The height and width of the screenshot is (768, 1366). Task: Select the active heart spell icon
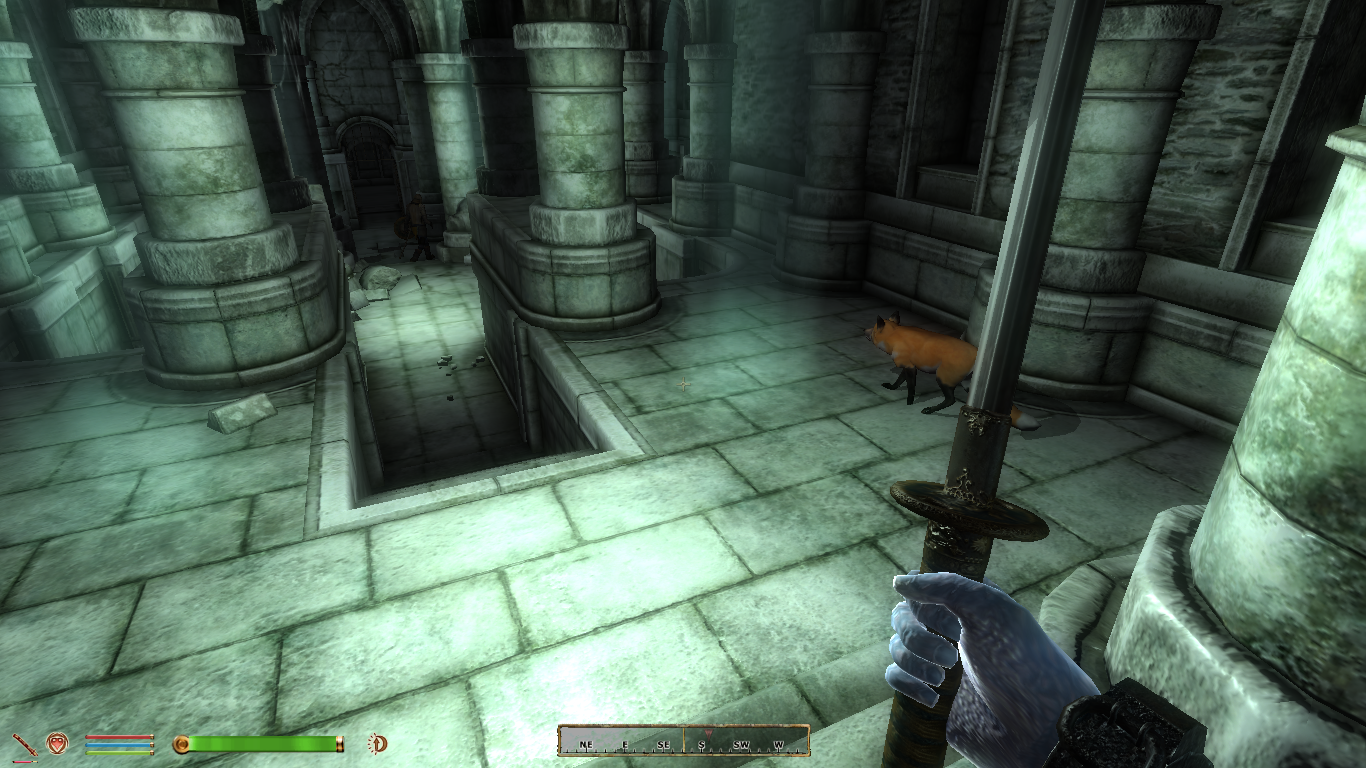(x=57, y=743)
